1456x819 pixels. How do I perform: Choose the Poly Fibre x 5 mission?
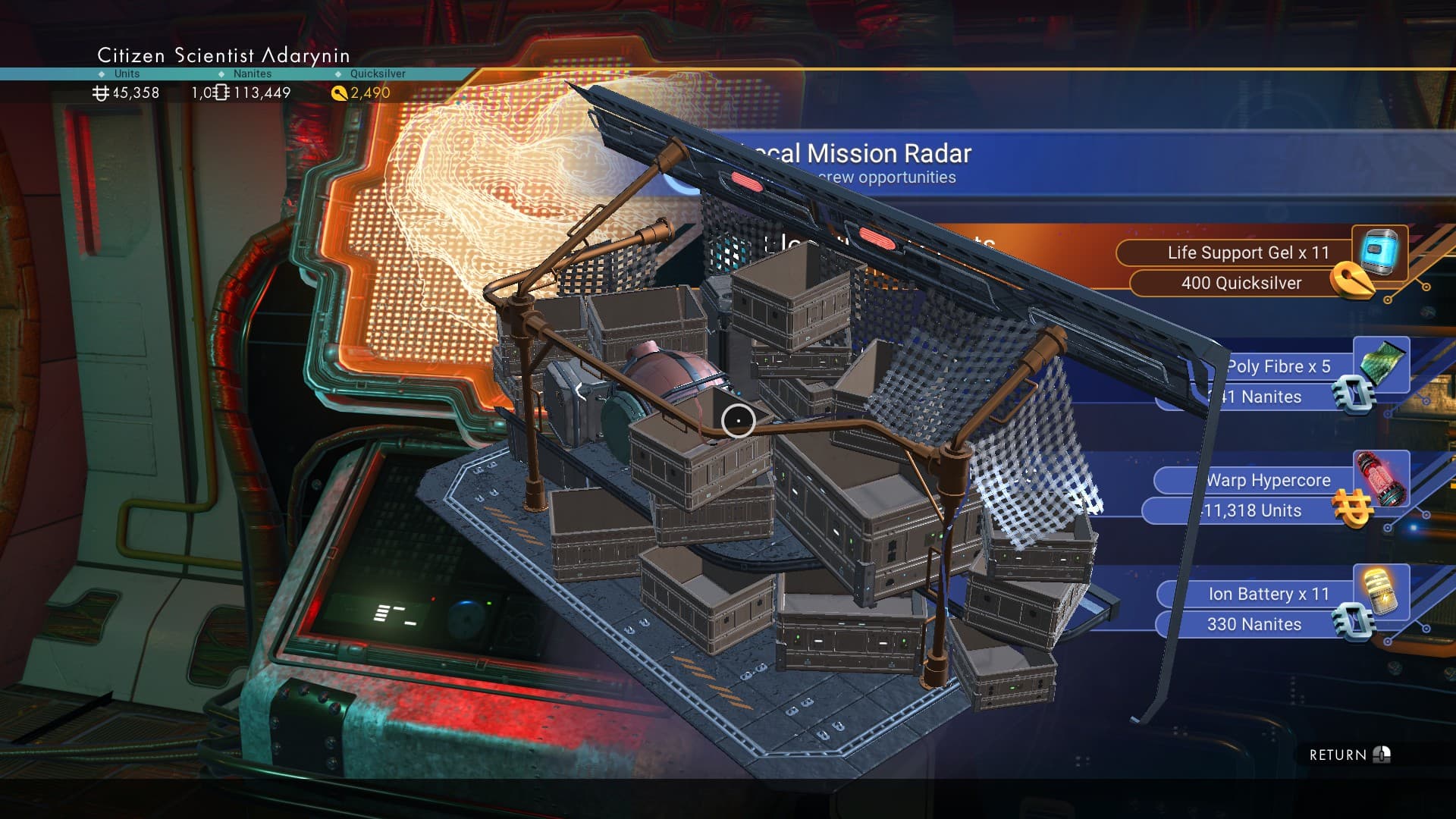click(x=1279, y=367)
